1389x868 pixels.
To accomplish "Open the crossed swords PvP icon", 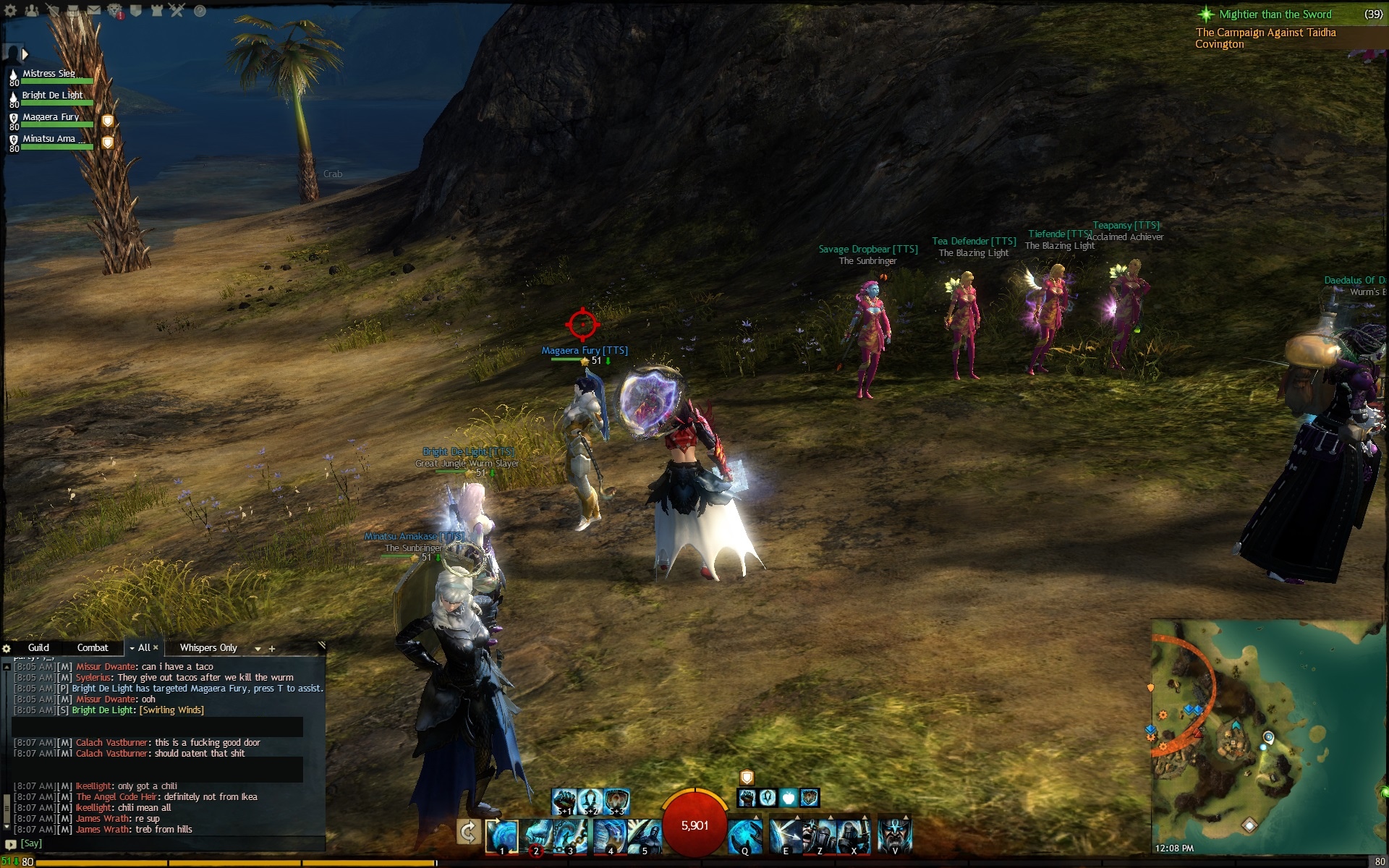I will tap(177, 10).
